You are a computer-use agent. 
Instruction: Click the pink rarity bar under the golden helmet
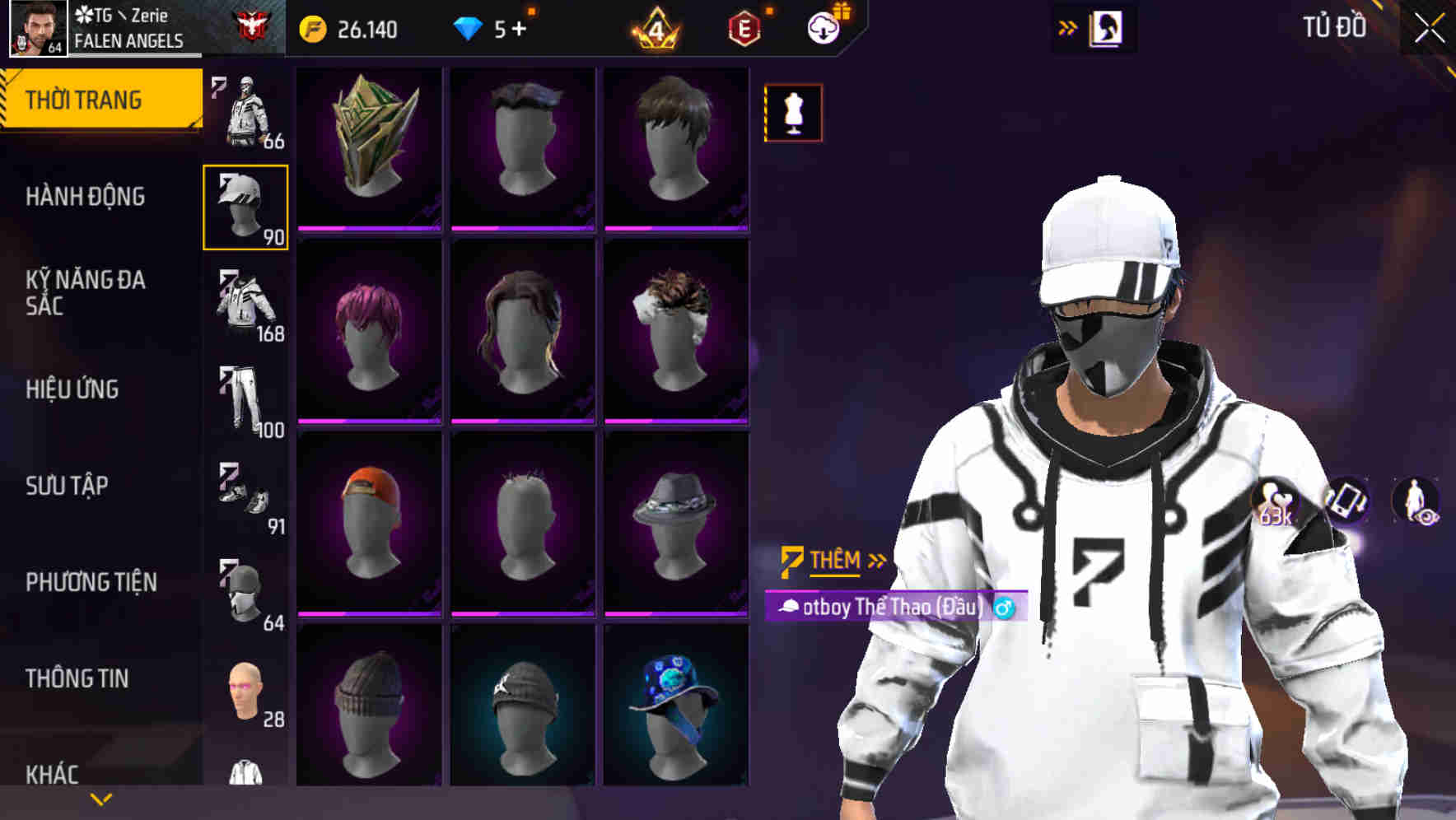(x=370, y=228)
